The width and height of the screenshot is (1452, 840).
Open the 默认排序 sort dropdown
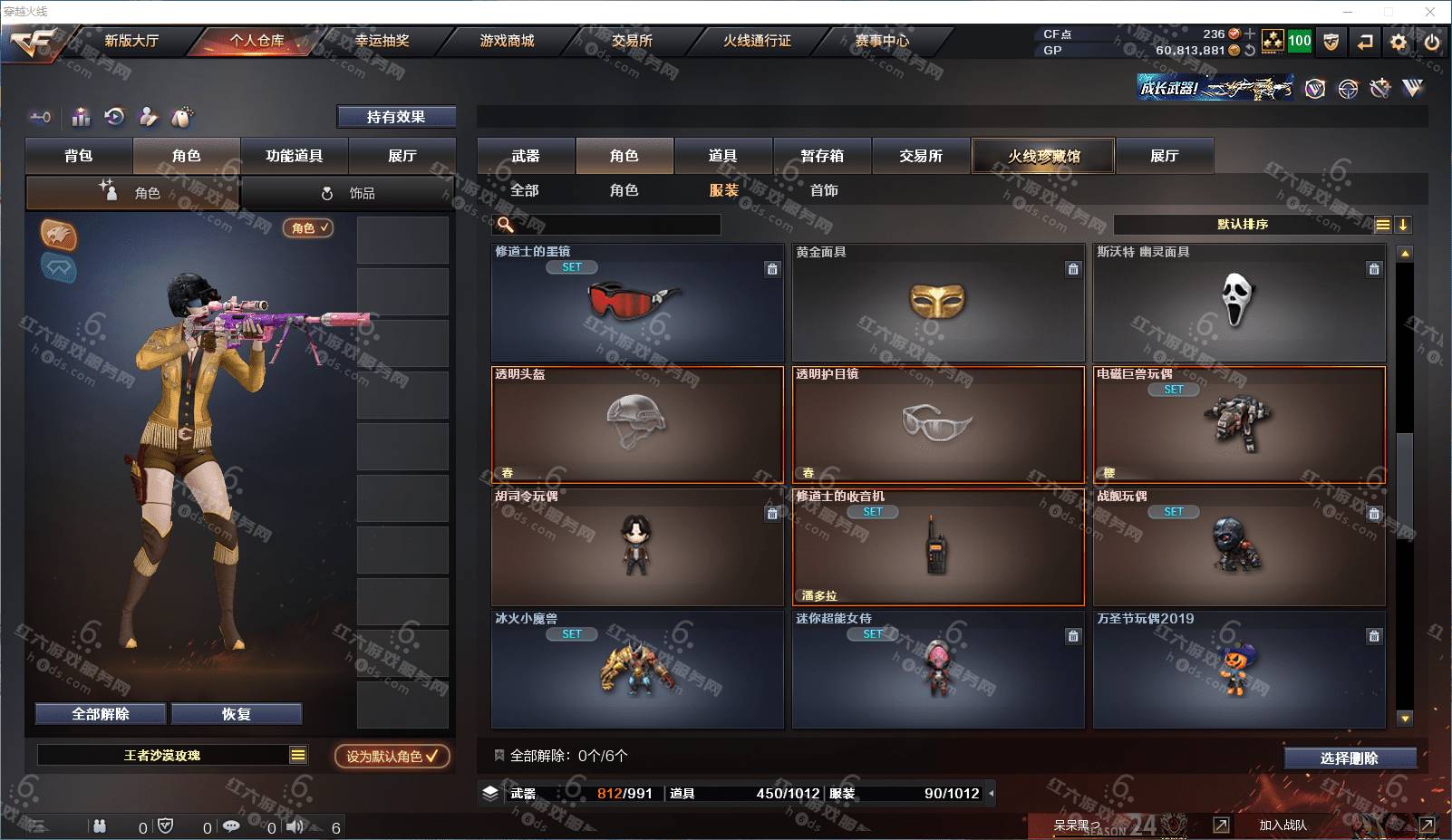tap(1244, 225)
